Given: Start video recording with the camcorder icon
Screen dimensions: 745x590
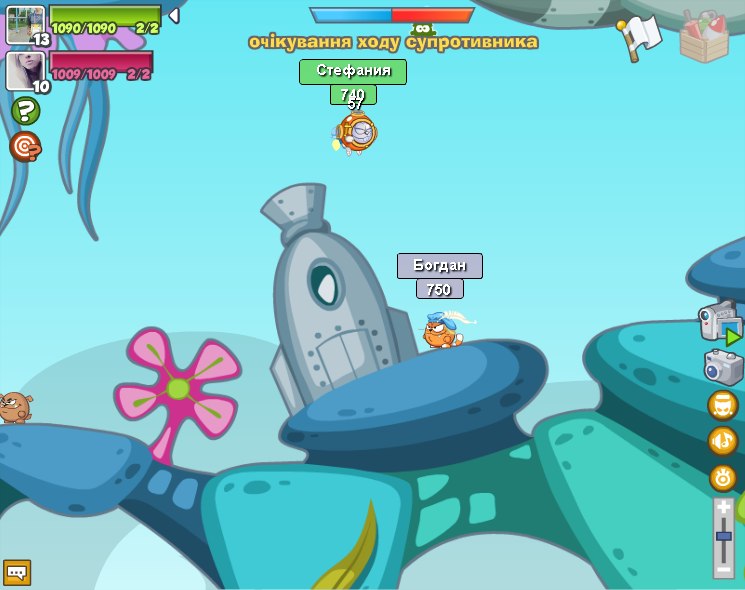Looking at the screenshot, I should (x=719, y=324).
